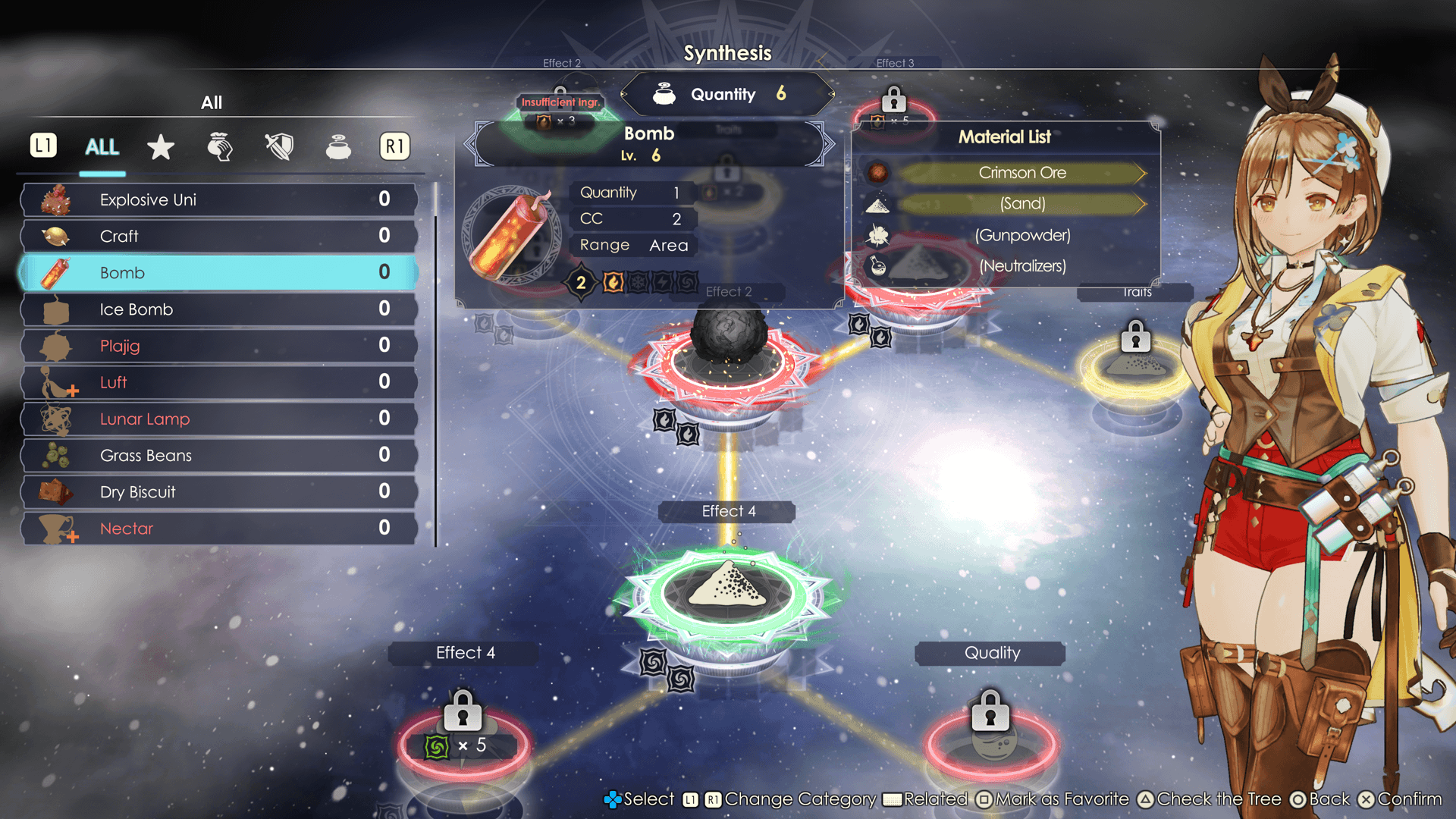Choose the Grass Beans recipe

220,455
